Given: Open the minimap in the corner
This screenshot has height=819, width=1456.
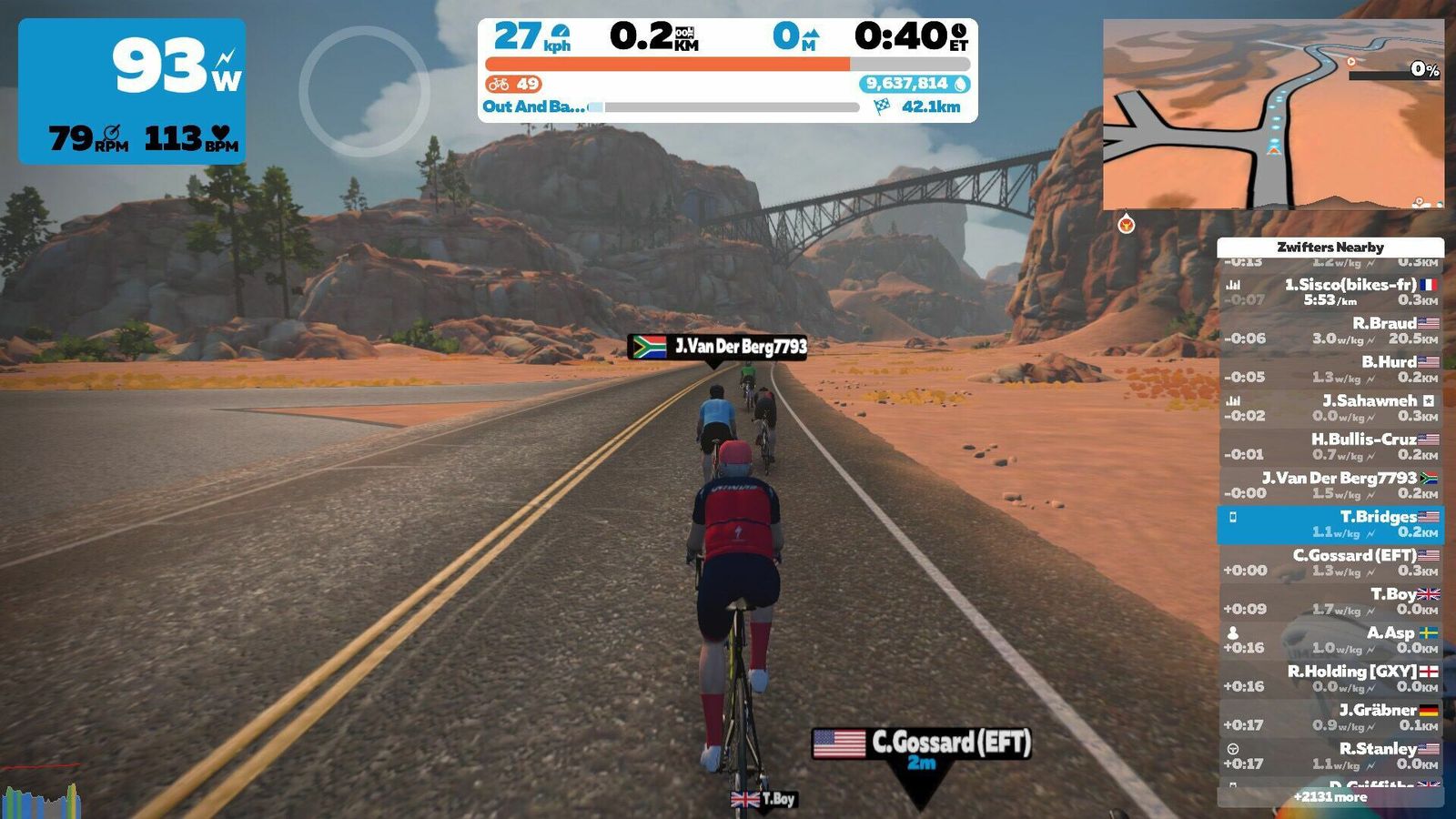Looking at the screenshot, I should (x=1272, y=115).
